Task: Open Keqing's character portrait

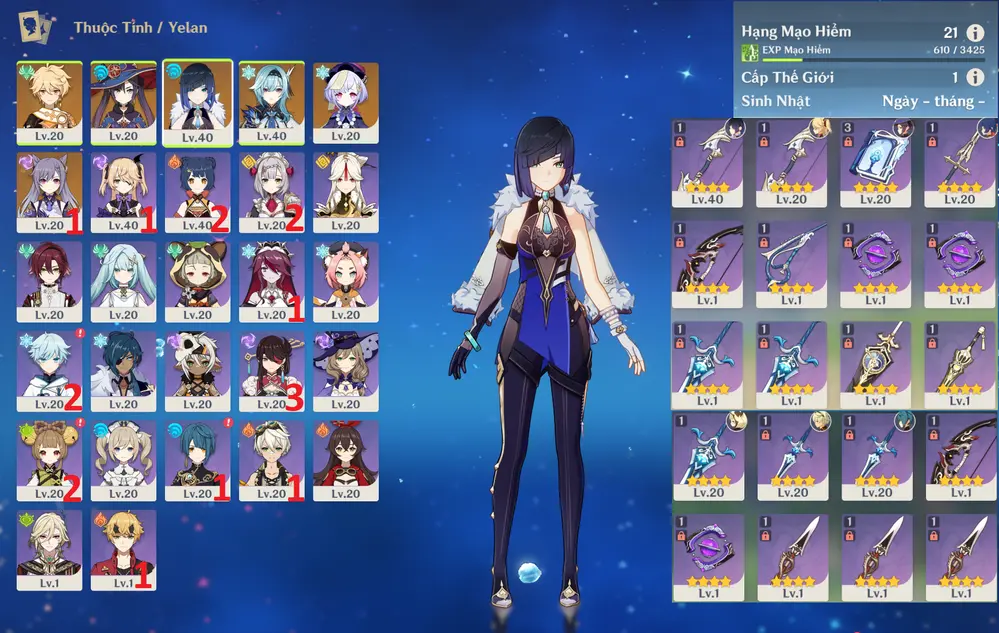Action: coord(50,191)
